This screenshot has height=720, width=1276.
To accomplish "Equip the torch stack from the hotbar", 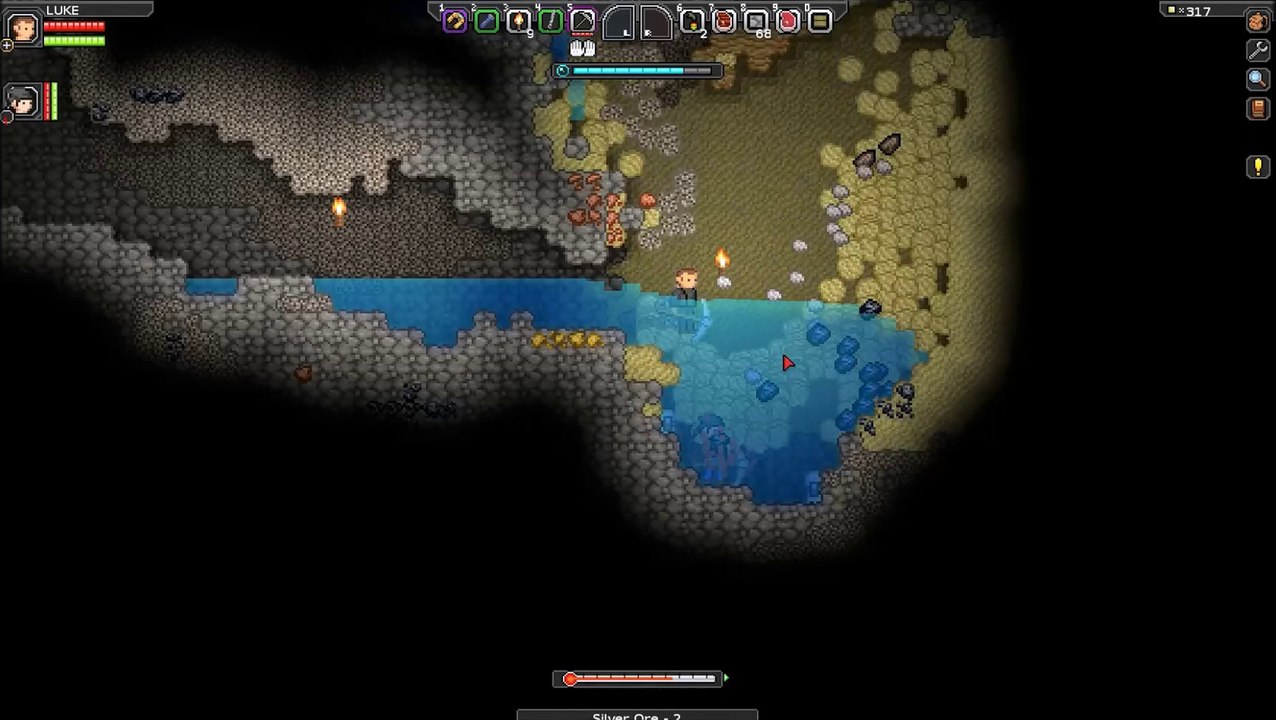I will 519,21.
